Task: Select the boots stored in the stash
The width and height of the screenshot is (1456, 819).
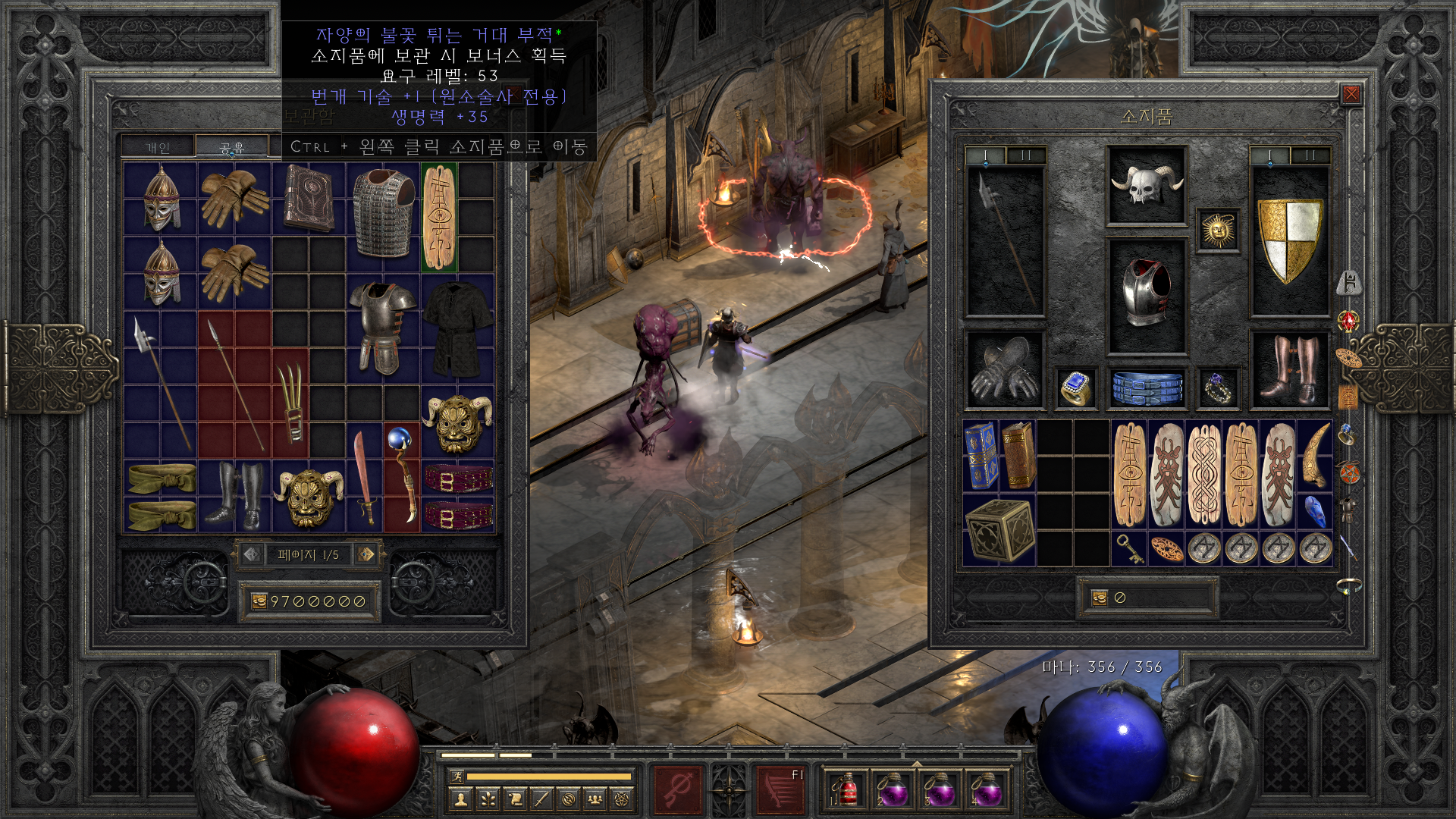Action: [234, 496]
